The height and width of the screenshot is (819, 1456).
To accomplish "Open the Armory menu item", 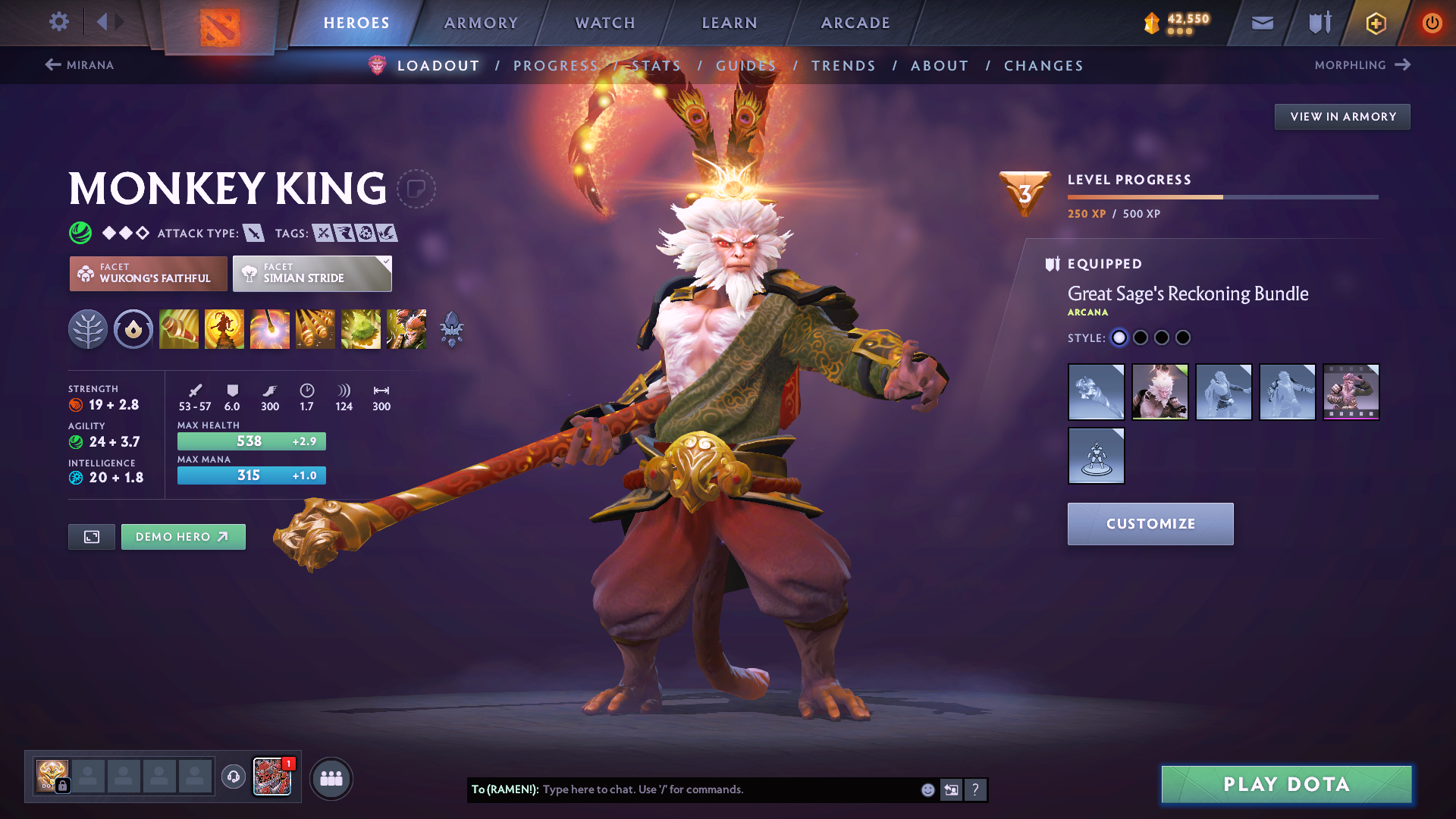I will point(481,23).
